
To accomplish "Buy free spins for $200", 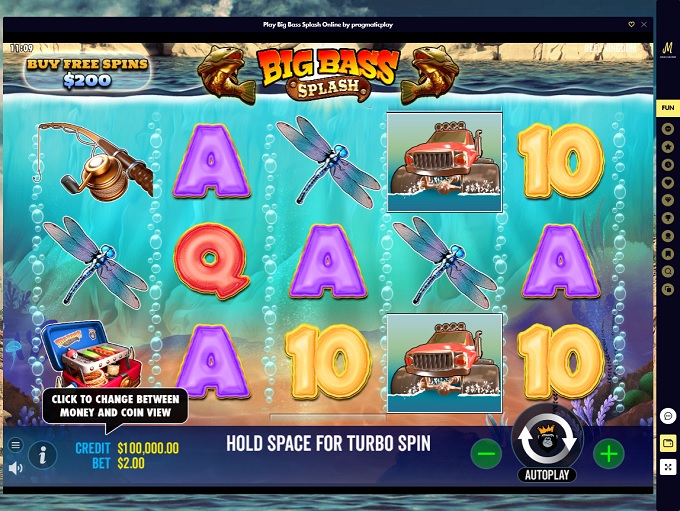I will pos(89,73).
